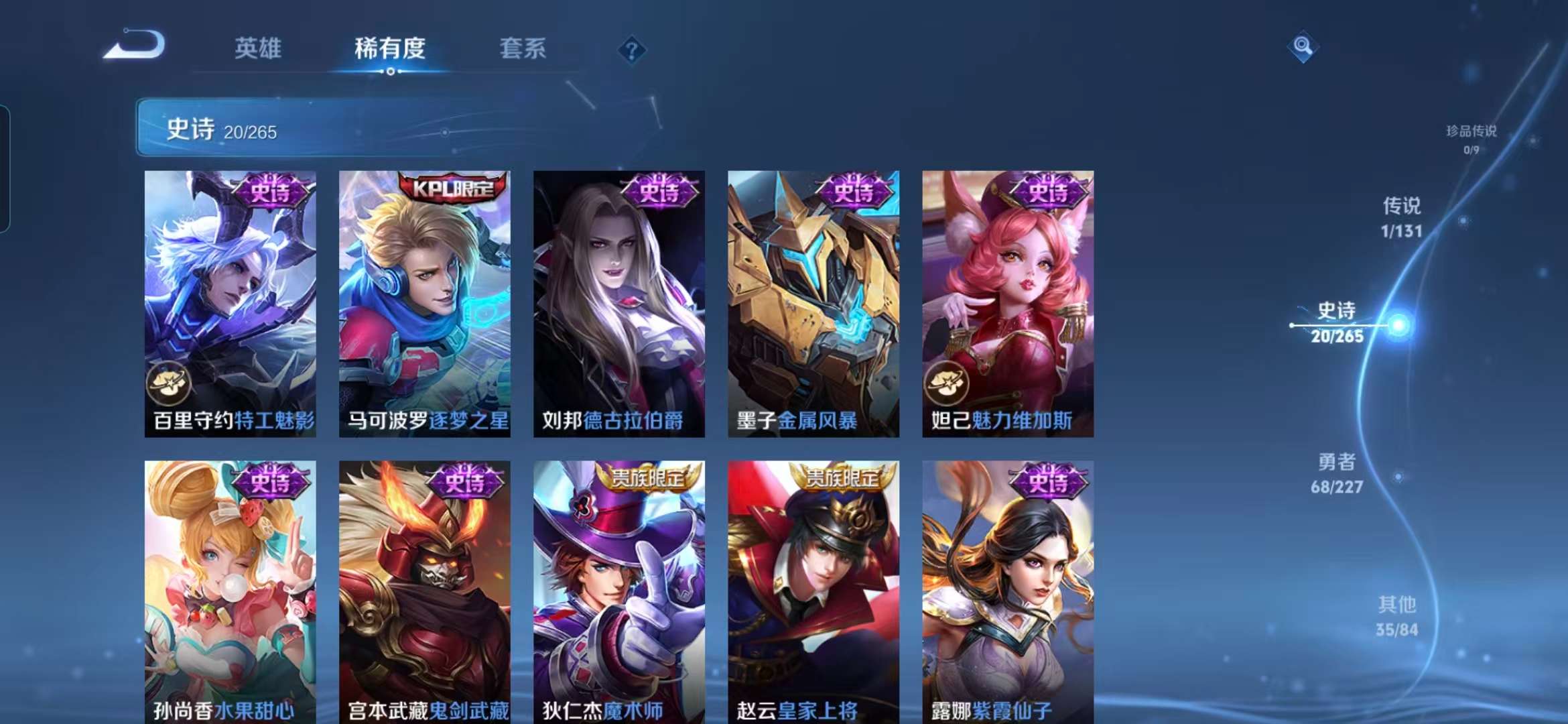Open search with the magnifier icon
Screen dimensions: 1568x724
[1303, 46]
